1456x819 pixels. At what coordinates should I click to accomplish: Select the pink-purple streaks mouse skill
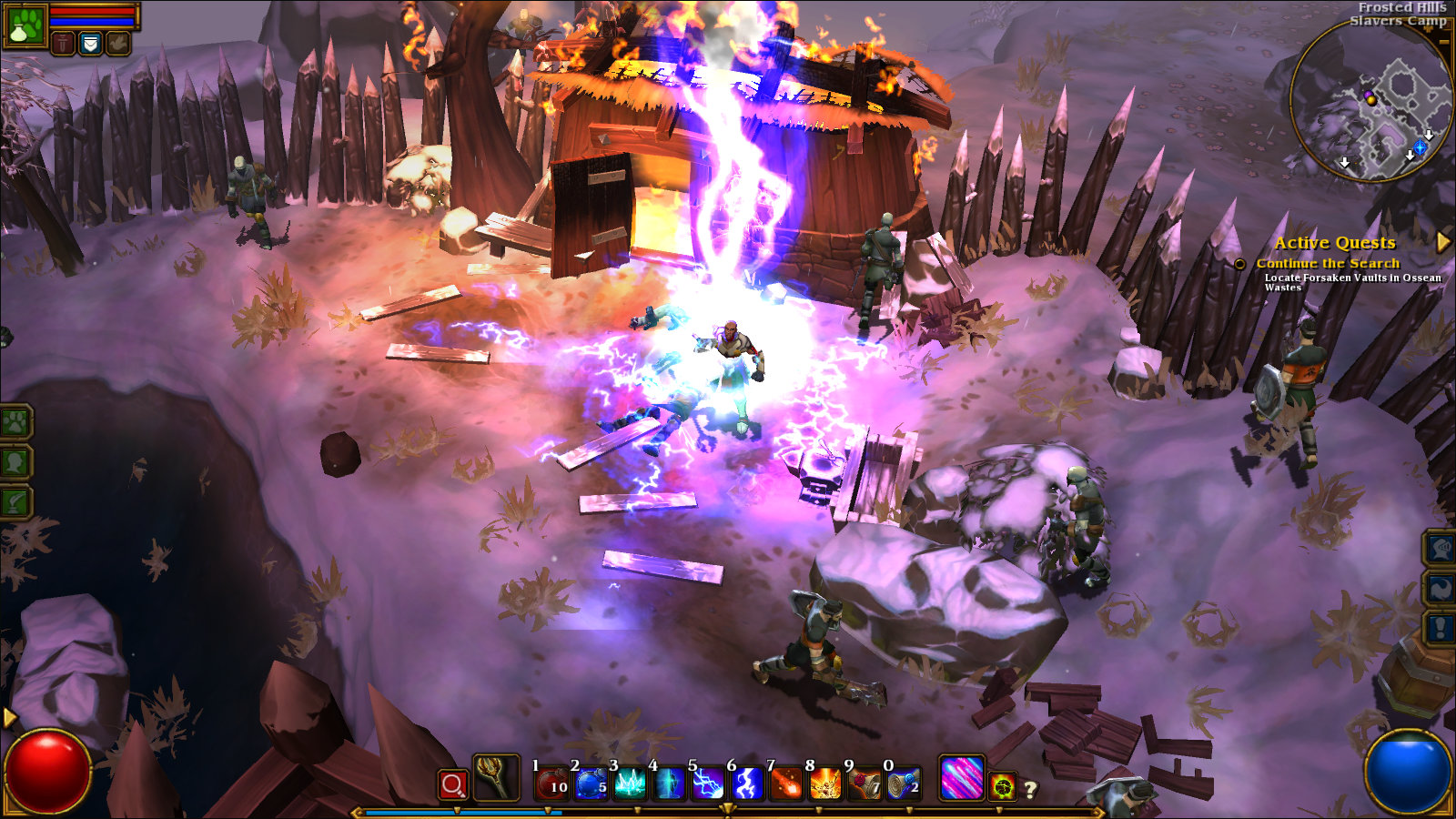(x=961, y=779)
